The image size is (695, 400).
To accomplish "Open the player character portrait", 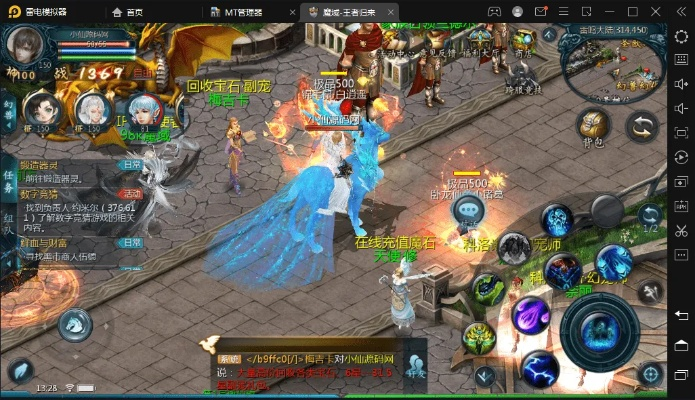I will (24, 48).
